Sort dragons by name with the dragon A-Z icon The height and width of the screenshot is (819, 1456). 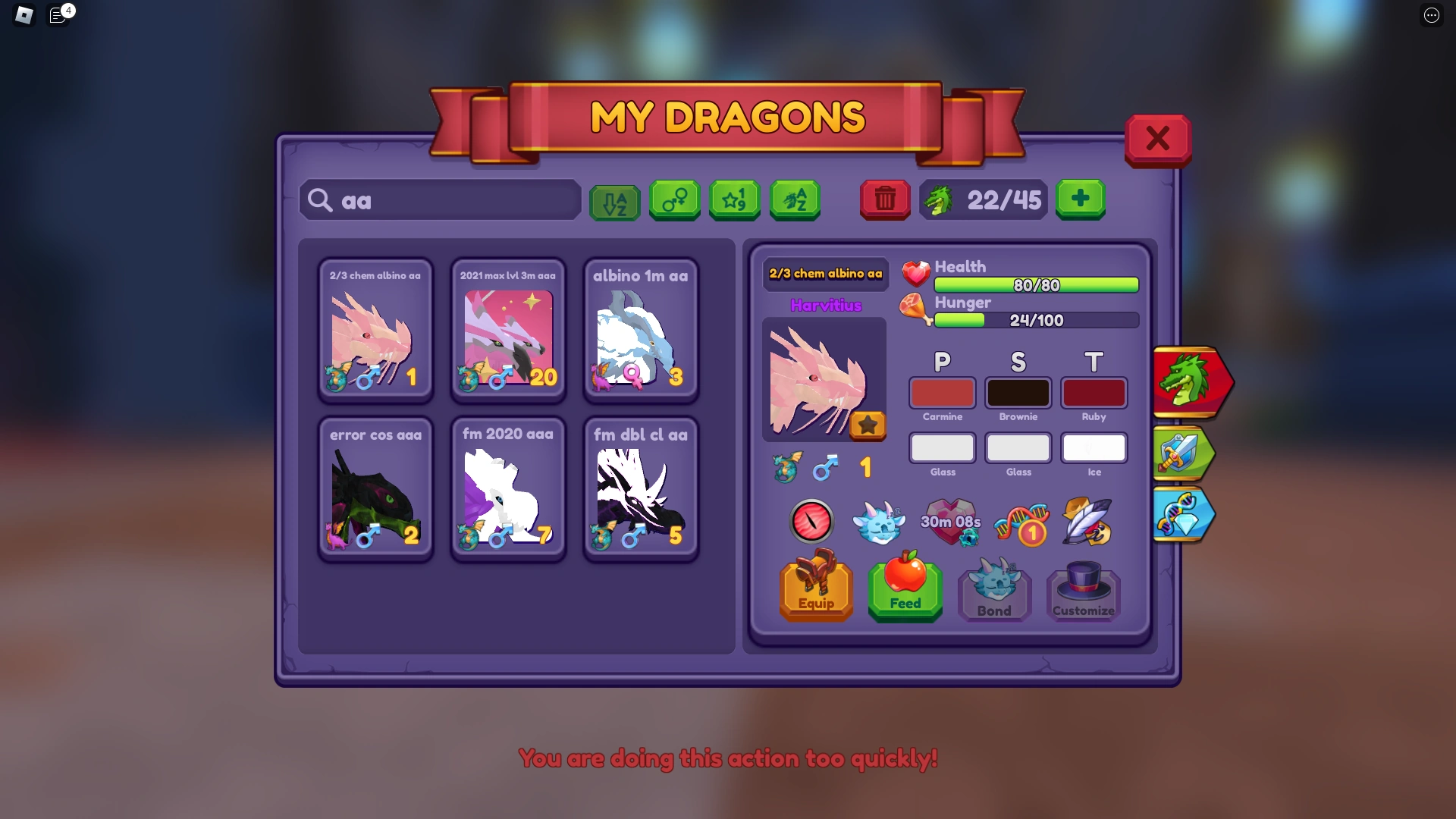pos(794,200)
